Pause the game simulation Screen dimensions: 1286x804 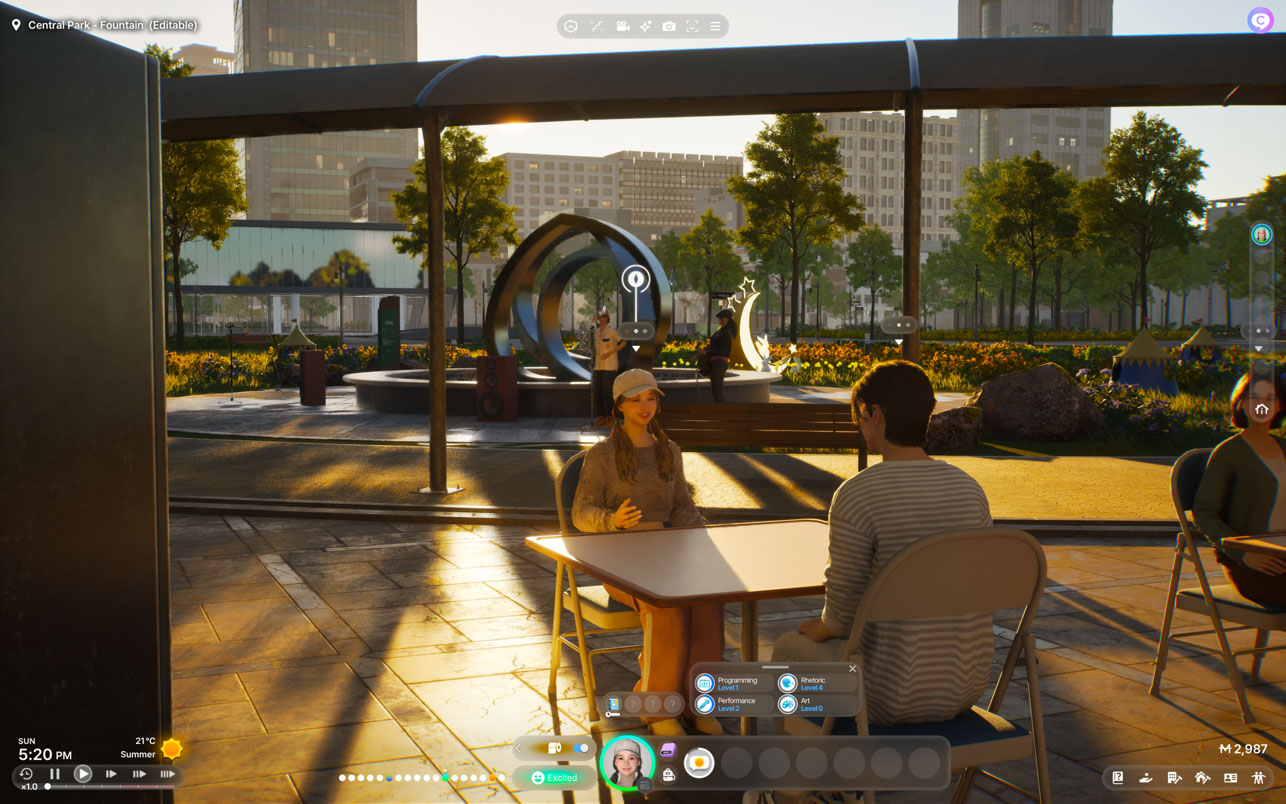[55, 774]
